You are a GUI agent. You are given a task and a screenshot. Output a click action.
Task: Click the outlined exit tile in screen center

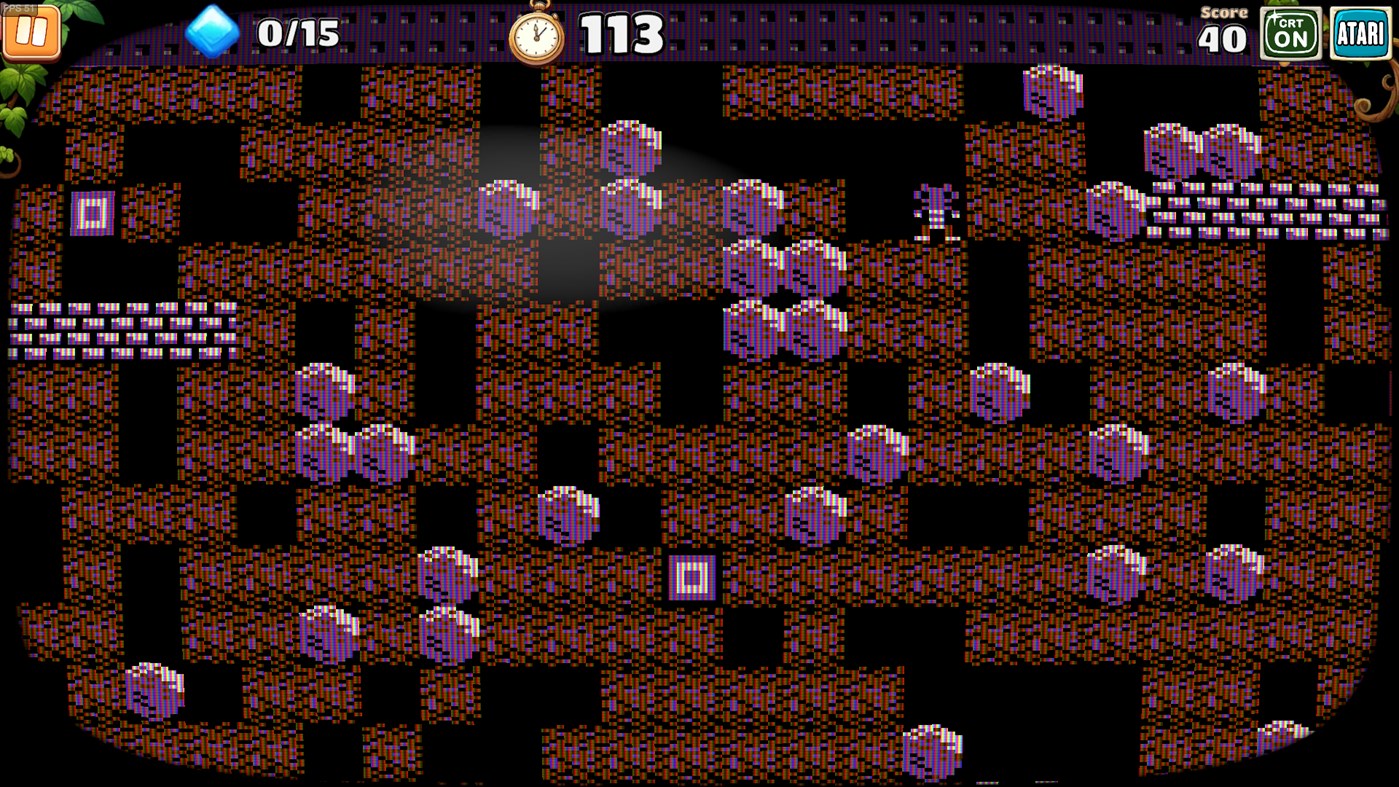point(692,576)
